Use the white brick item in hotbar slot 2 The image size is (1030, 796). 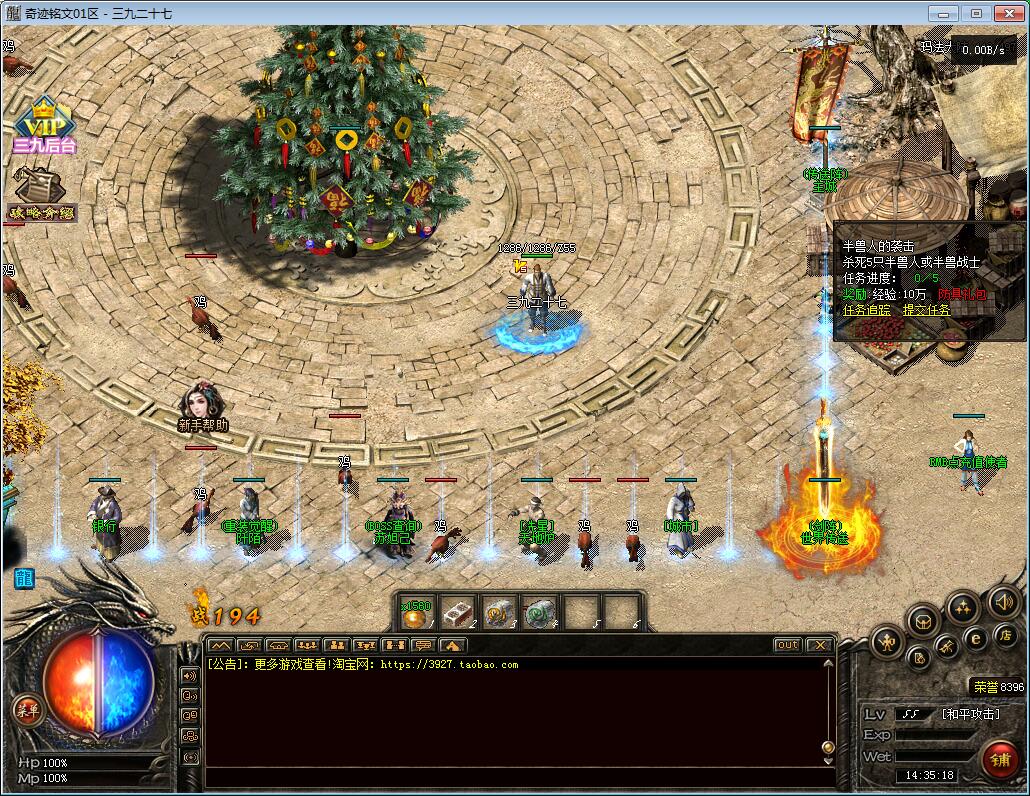[457, 613]
